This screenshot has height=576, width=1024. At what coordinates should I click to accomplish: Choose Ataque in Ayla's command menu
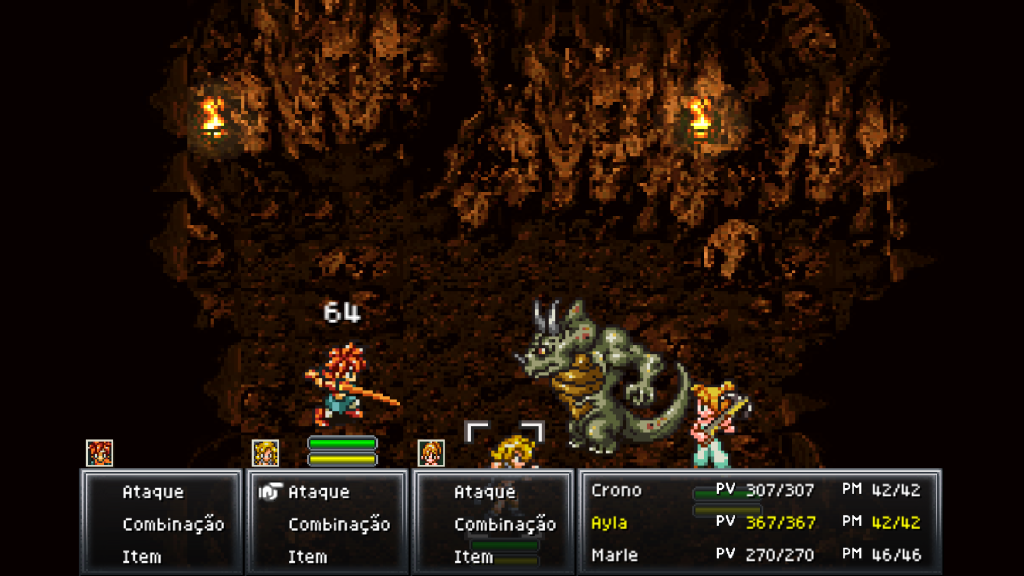[x=318, y=492]
